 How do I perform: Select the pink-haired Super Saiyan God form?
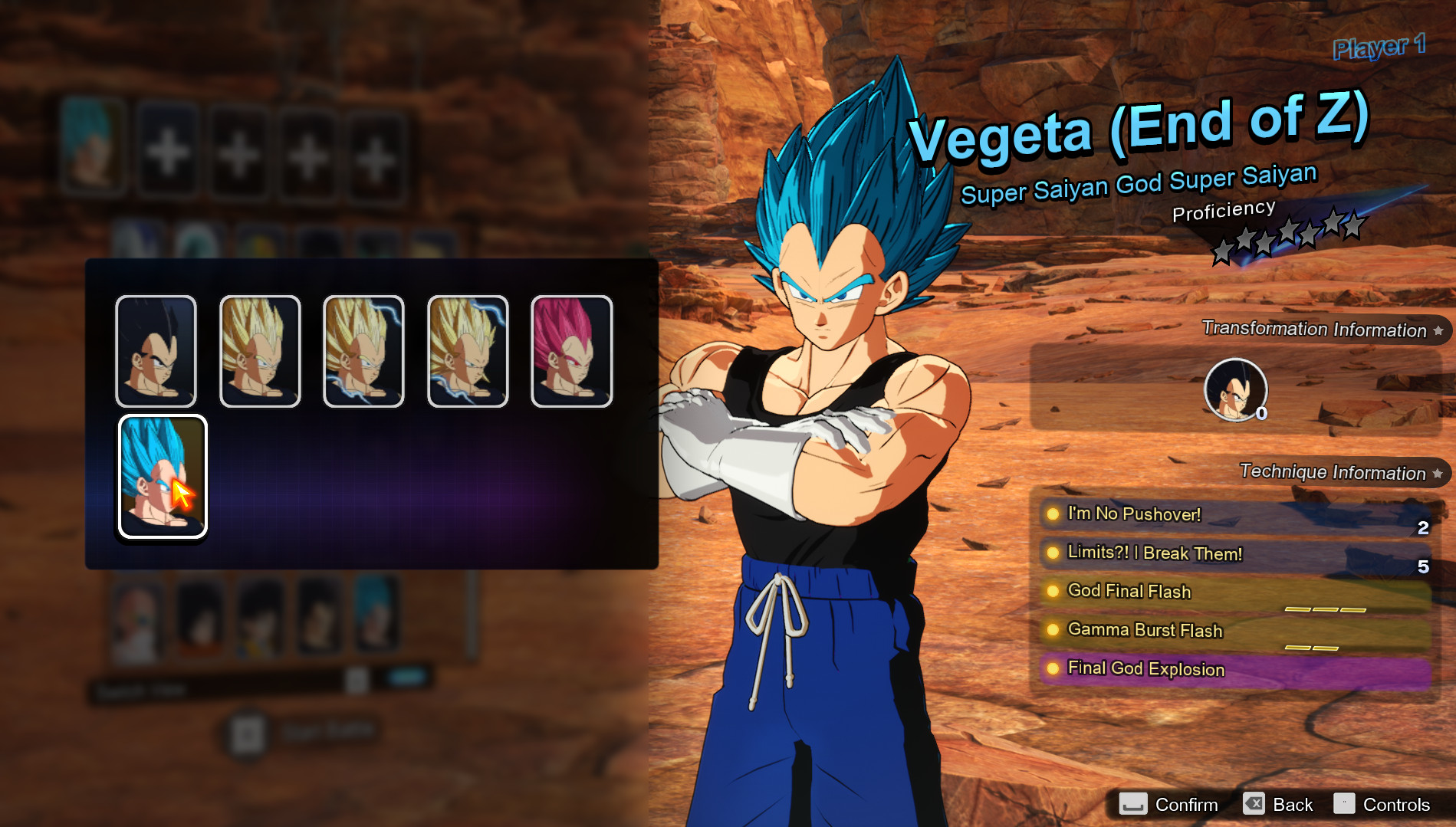(x=572, y=351)
